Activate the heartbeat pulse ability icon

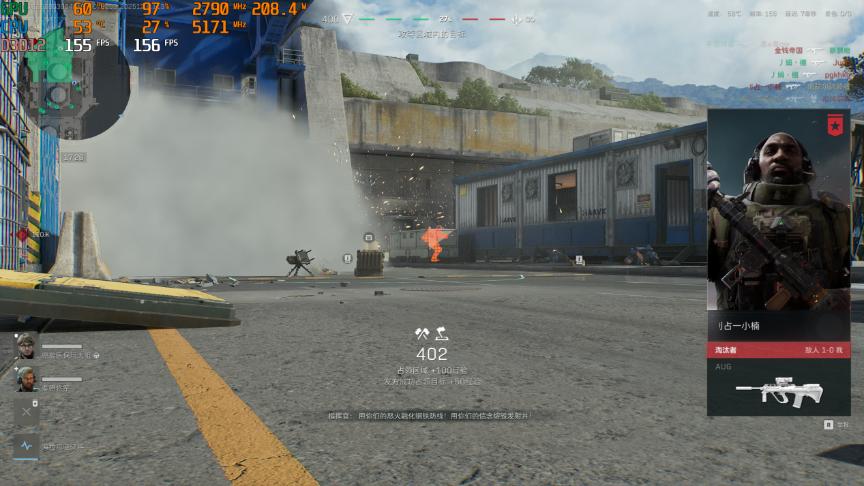click(26, 445)
